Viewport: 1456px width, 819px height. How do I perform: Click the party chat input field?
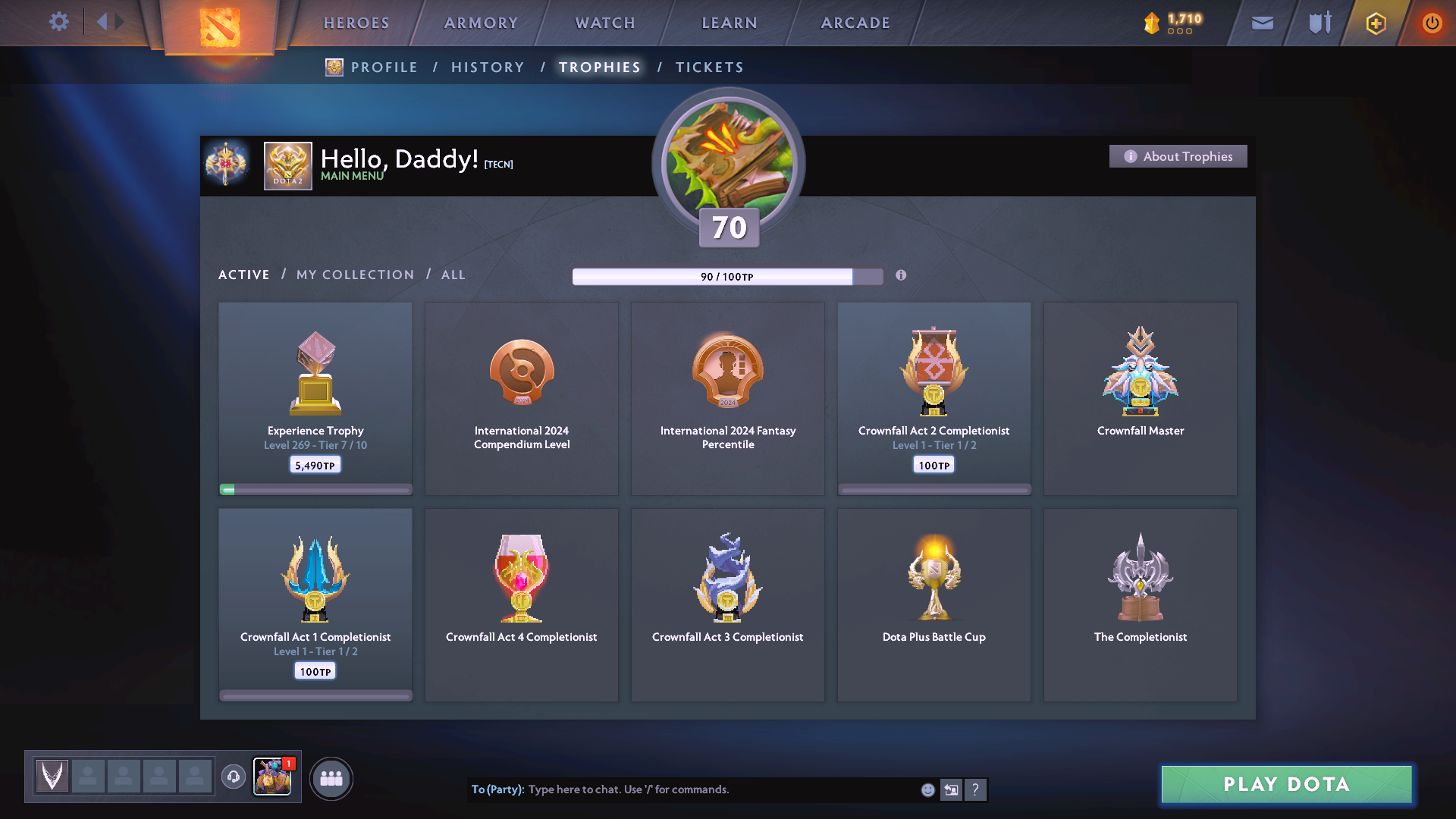pos(682,789)
